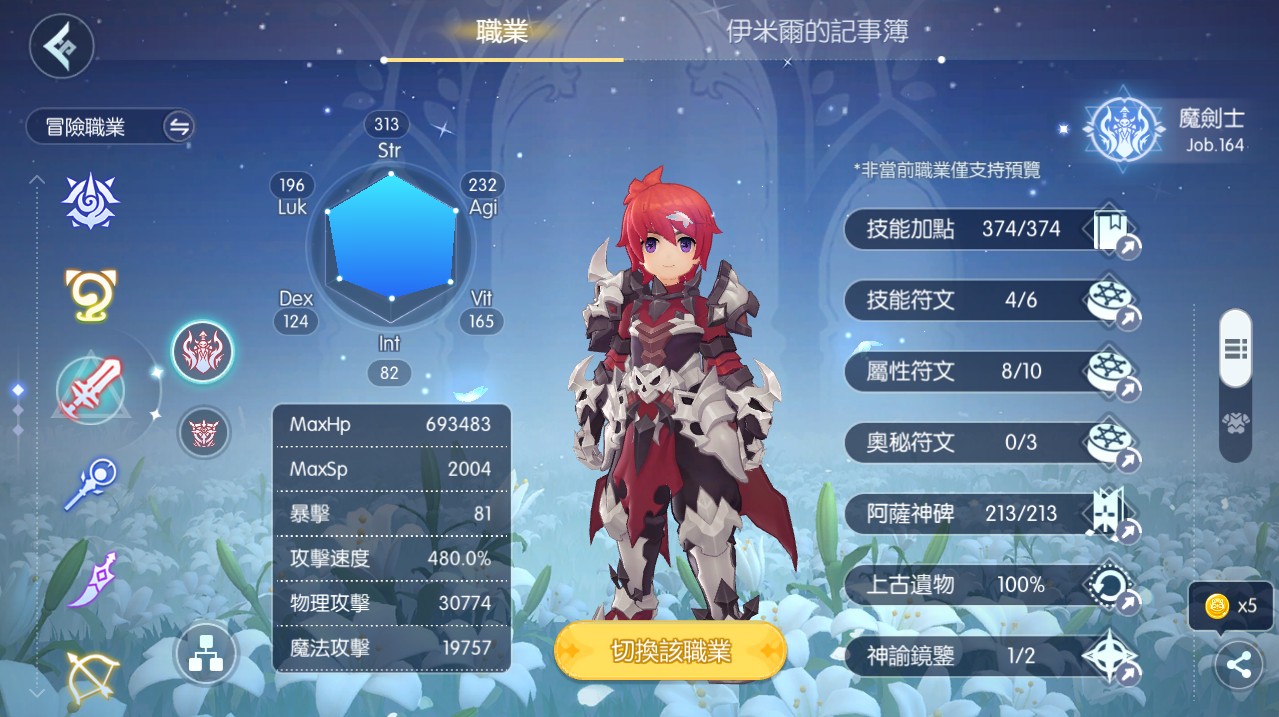Open the 屬性符文 attribute rune entry
Image resolution: width=1279 pixels, height=717 pixels.
(990, 372)
